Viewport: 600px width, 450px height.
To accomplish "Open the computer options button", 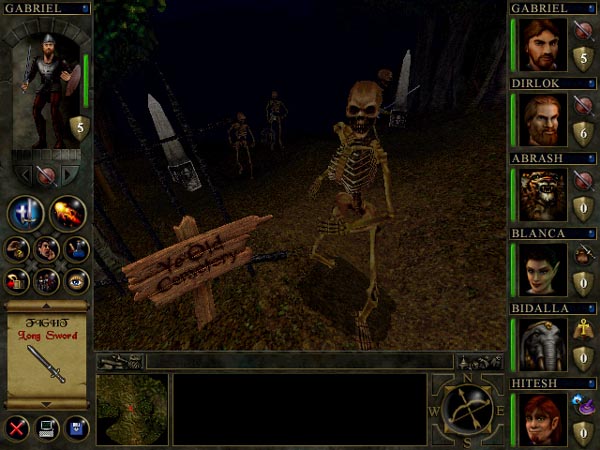I will point(46,429).
